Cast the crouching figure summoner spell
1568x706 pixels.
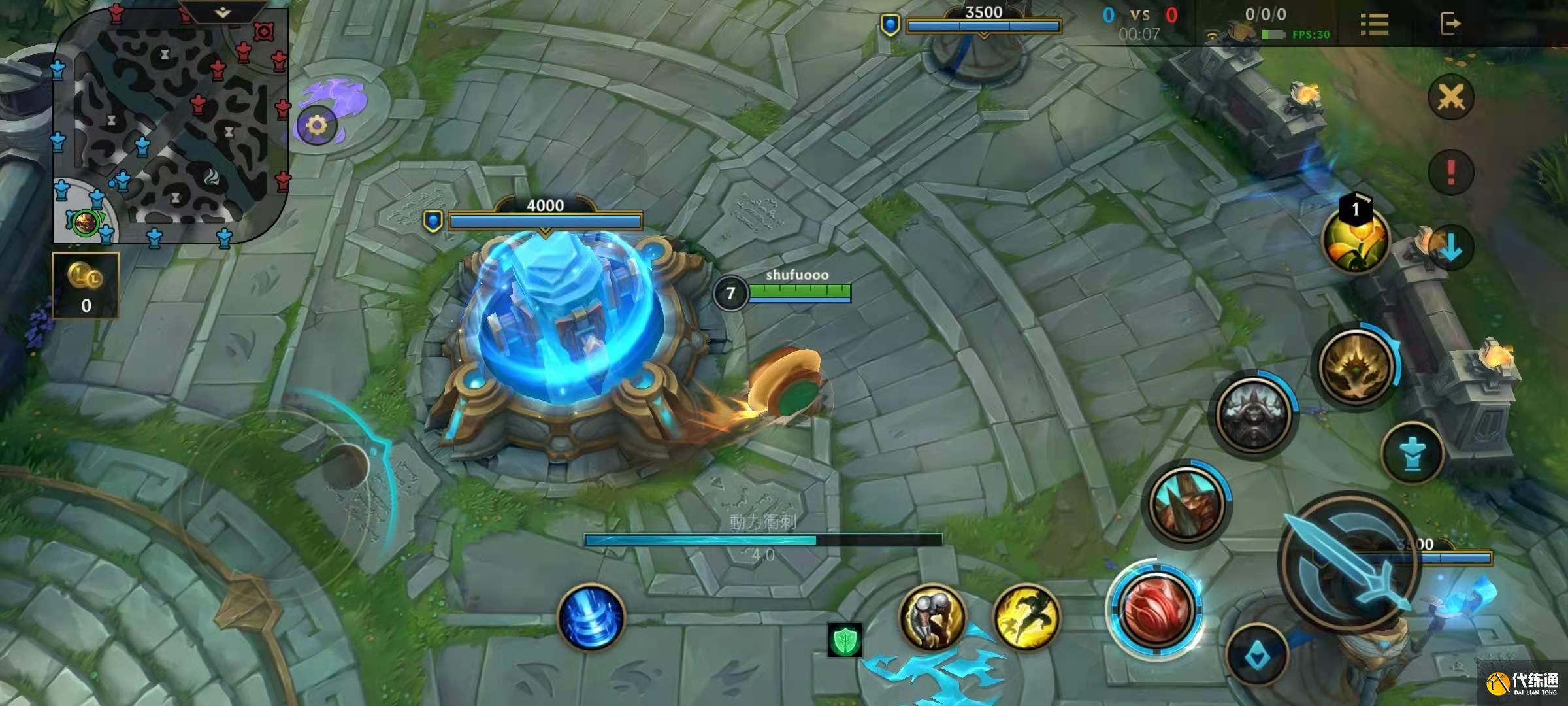932,616
